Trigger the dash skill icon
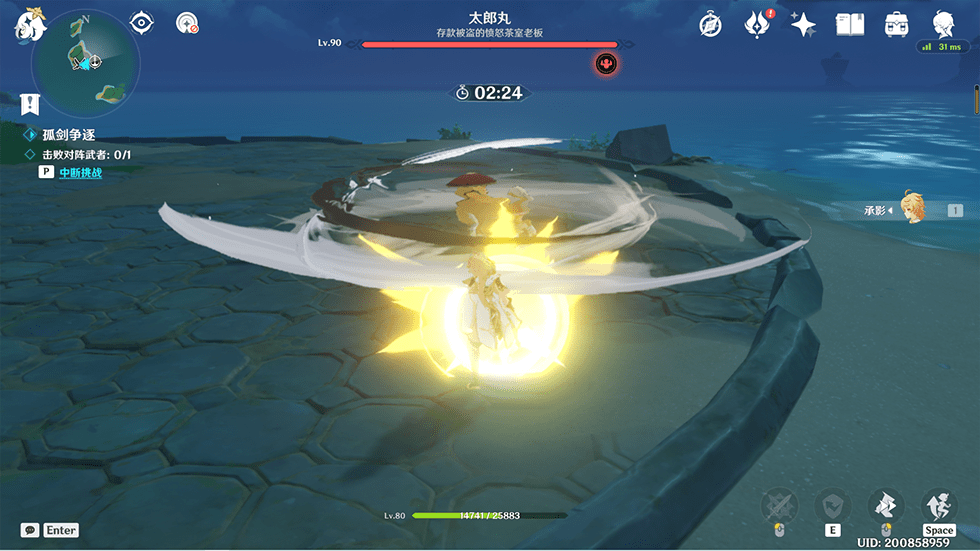The width and height of the screenshot is (980, 551). click(x=884, y=505)
